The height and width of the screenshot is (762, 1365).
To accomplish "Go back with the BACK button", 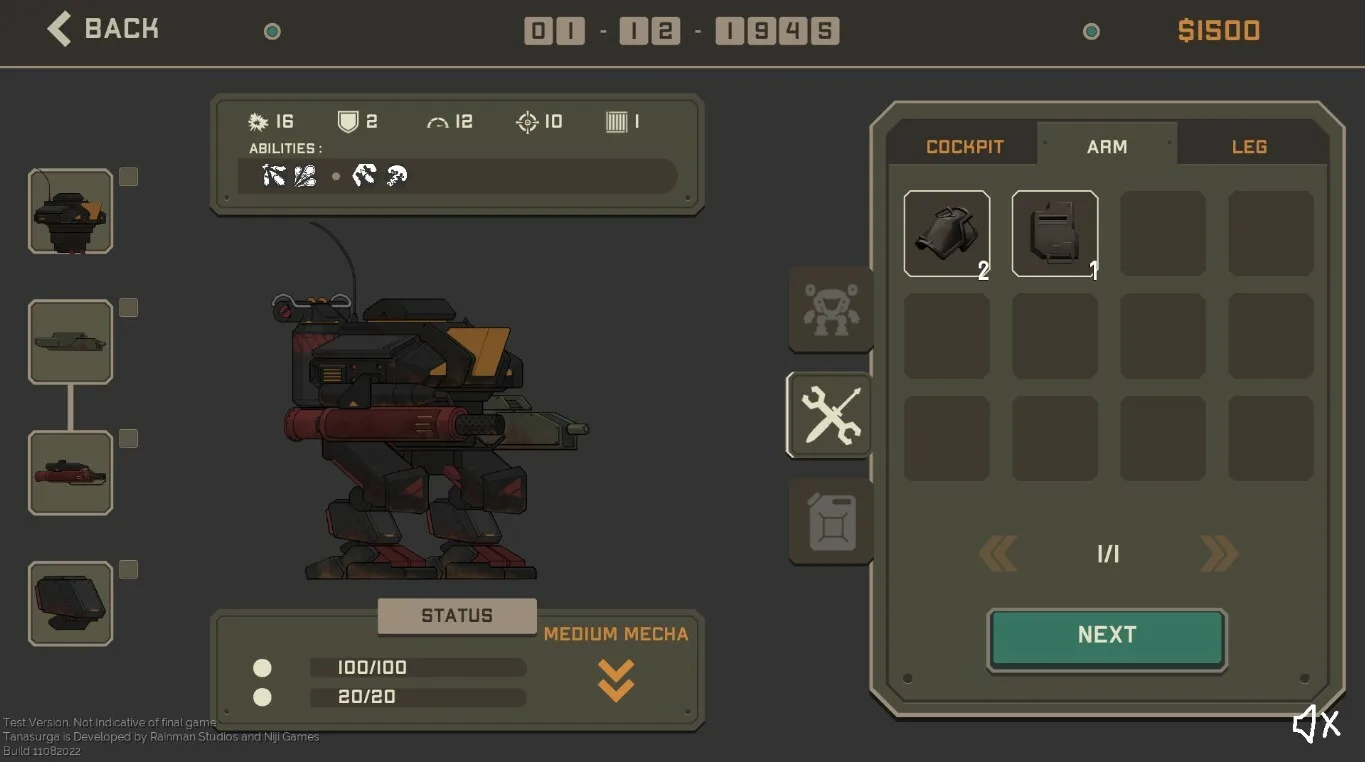I will tap(103, 29).
